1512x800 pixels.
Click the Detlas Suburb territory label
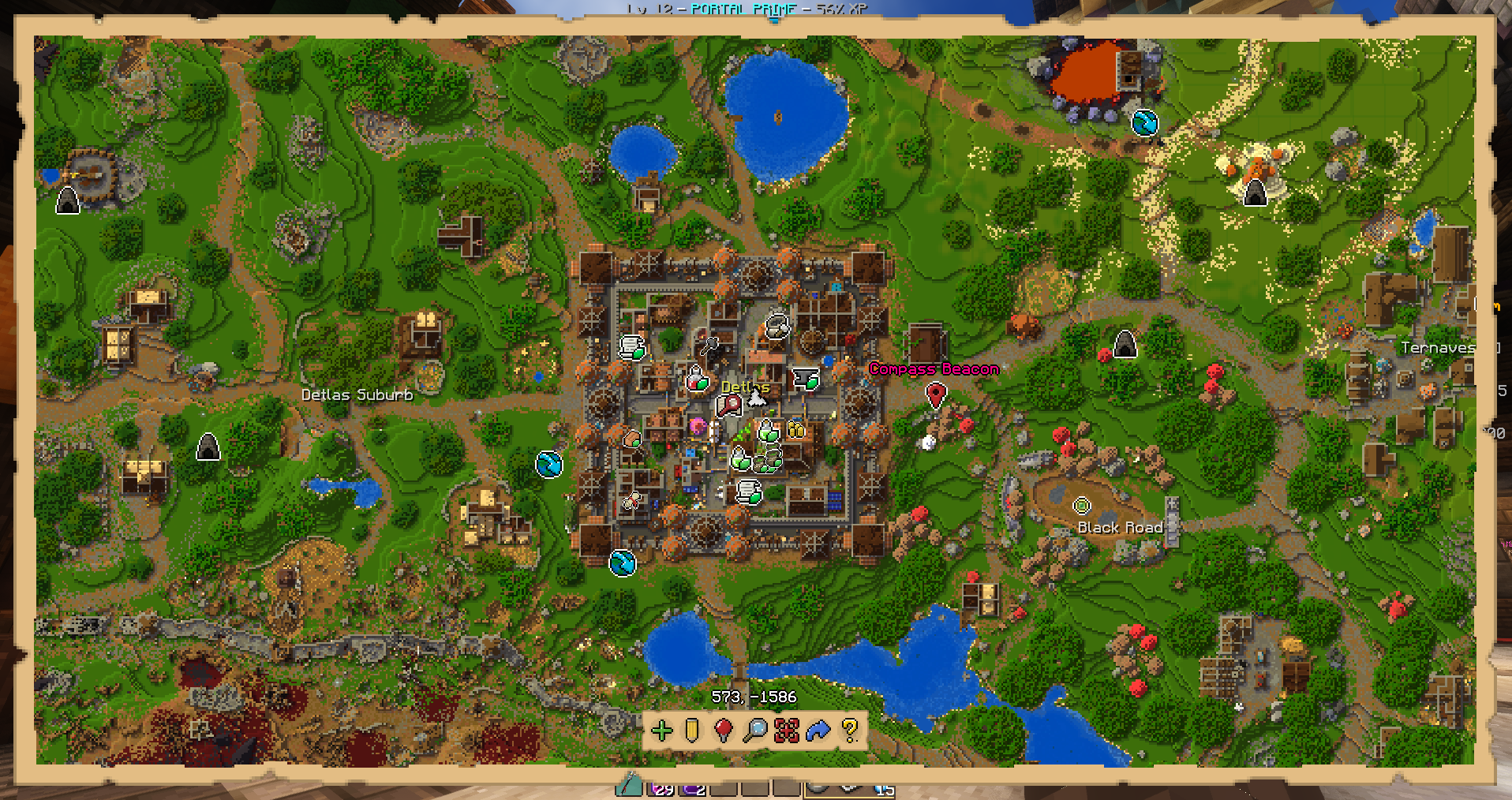pyautogui.click(x=357, y=395)
